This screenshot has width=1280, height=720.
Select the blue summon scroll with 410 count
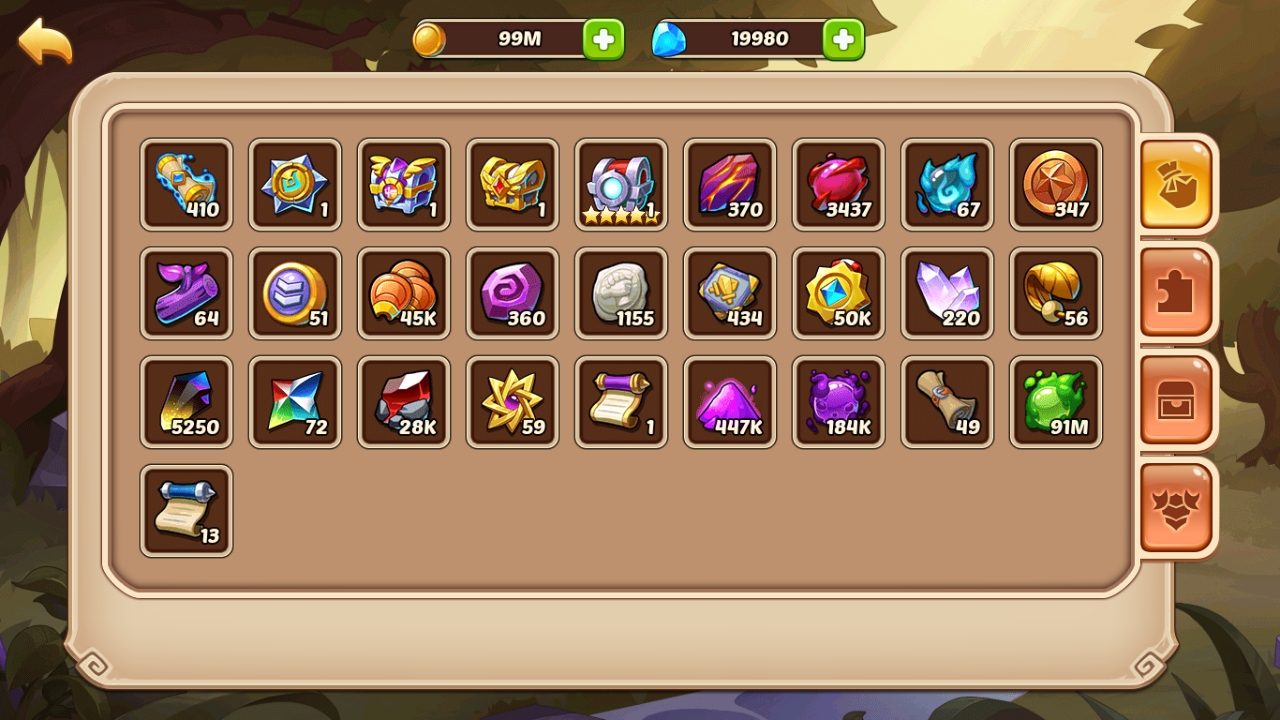point(186,185)
